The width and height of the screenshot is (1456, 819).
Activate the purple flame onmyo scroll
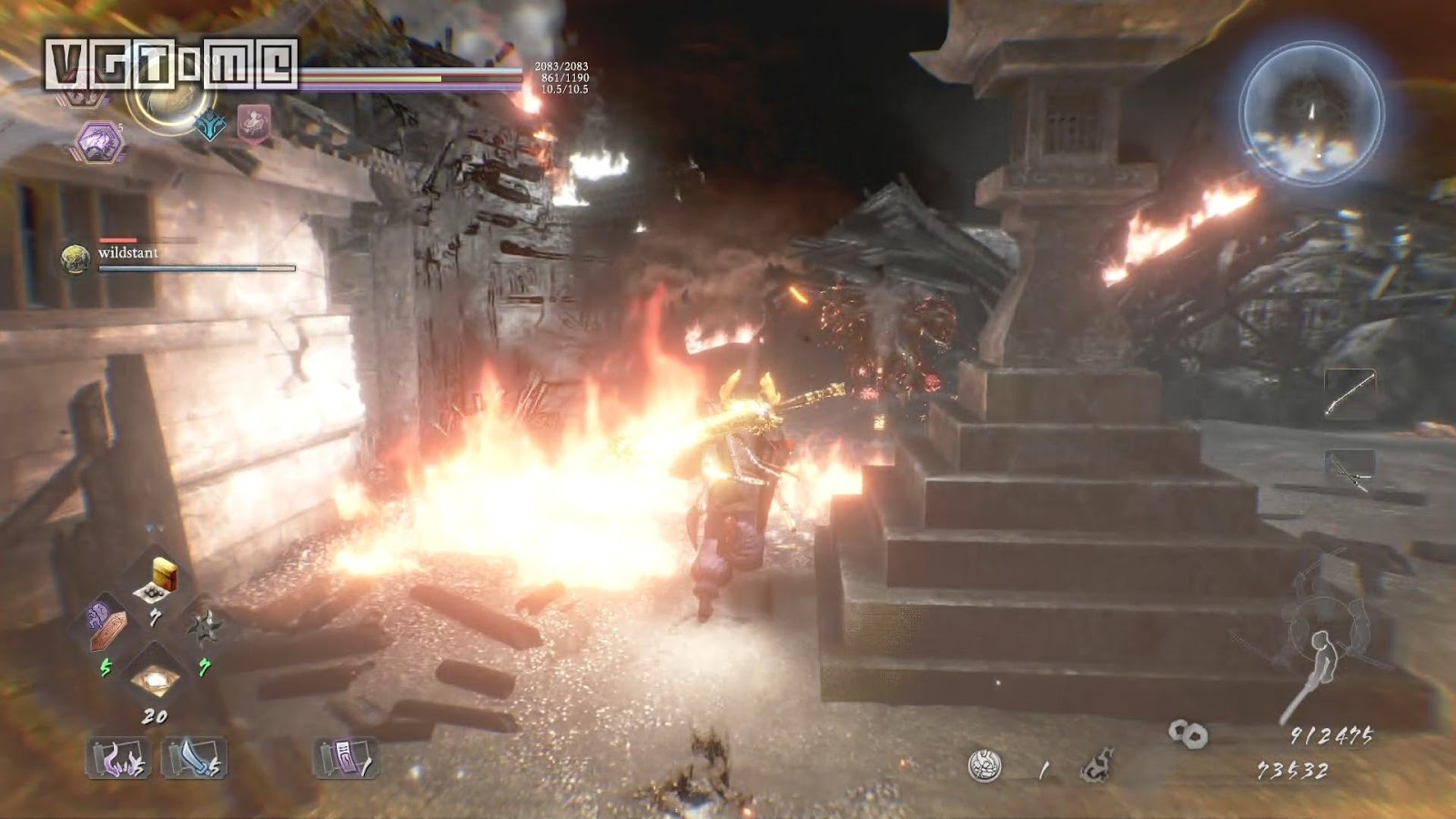pyautogui.click(x=117, y=759)
